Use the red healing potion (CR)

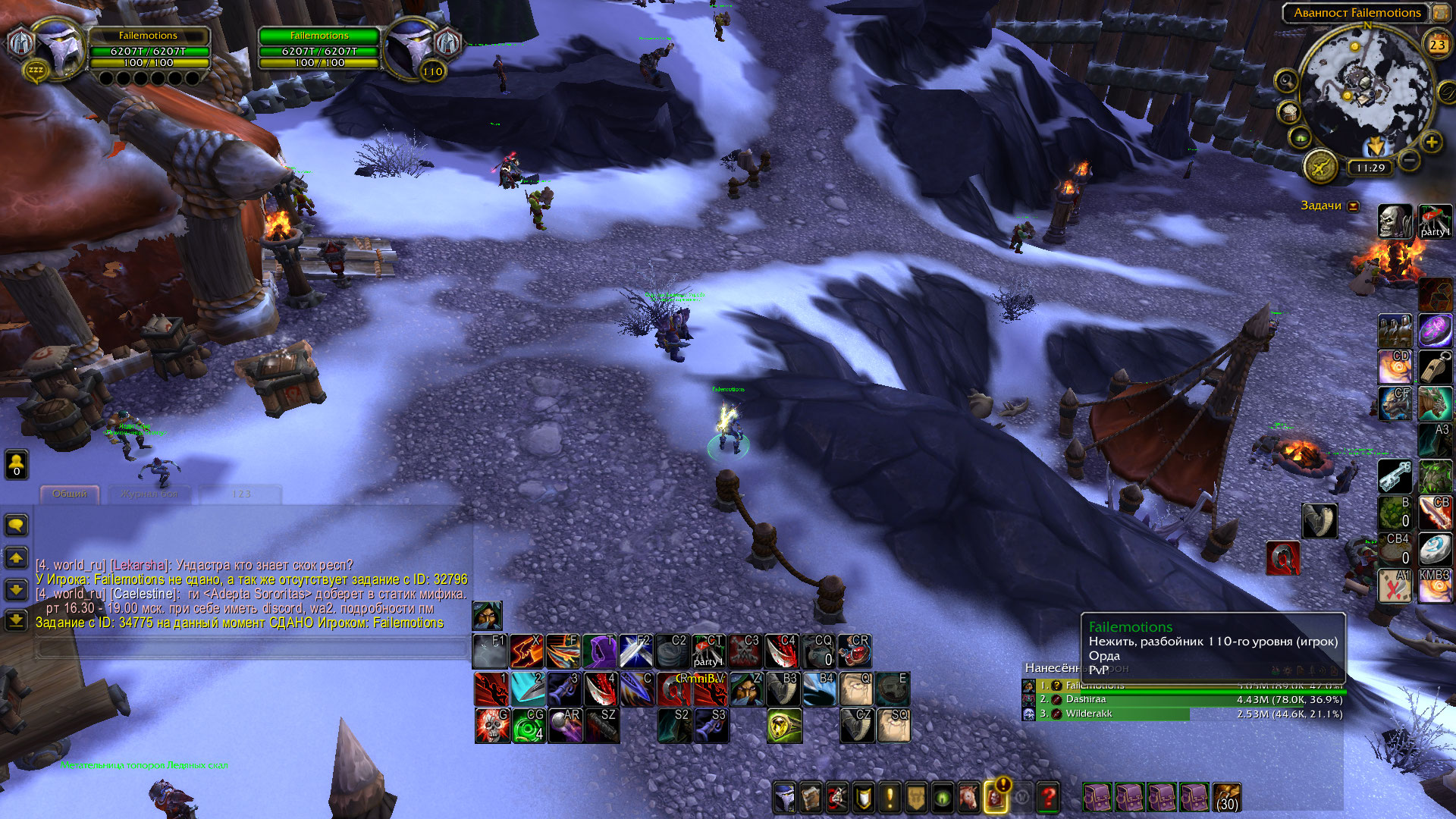(855, 651)
